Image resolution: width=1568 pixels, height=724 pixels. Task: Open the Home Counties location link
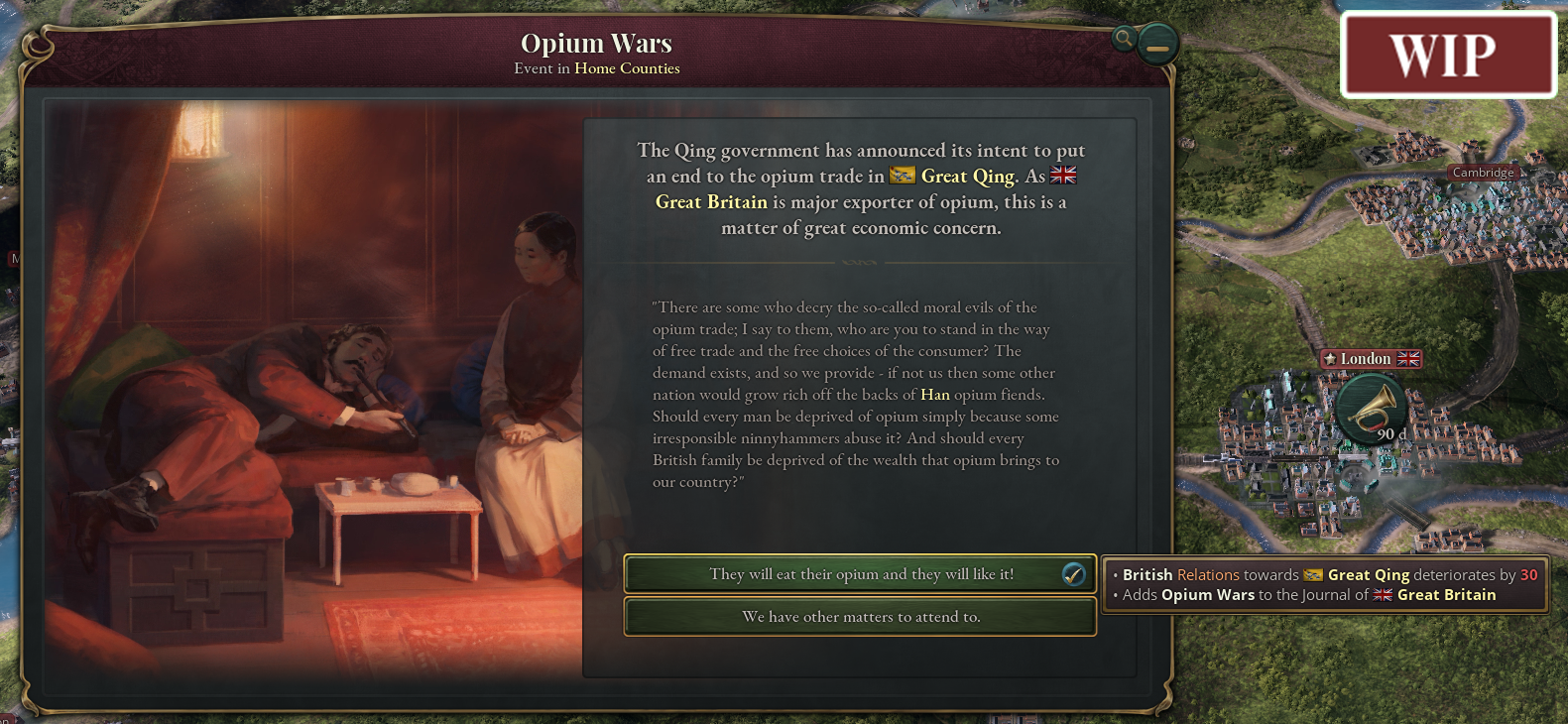(x=626, y=68)
